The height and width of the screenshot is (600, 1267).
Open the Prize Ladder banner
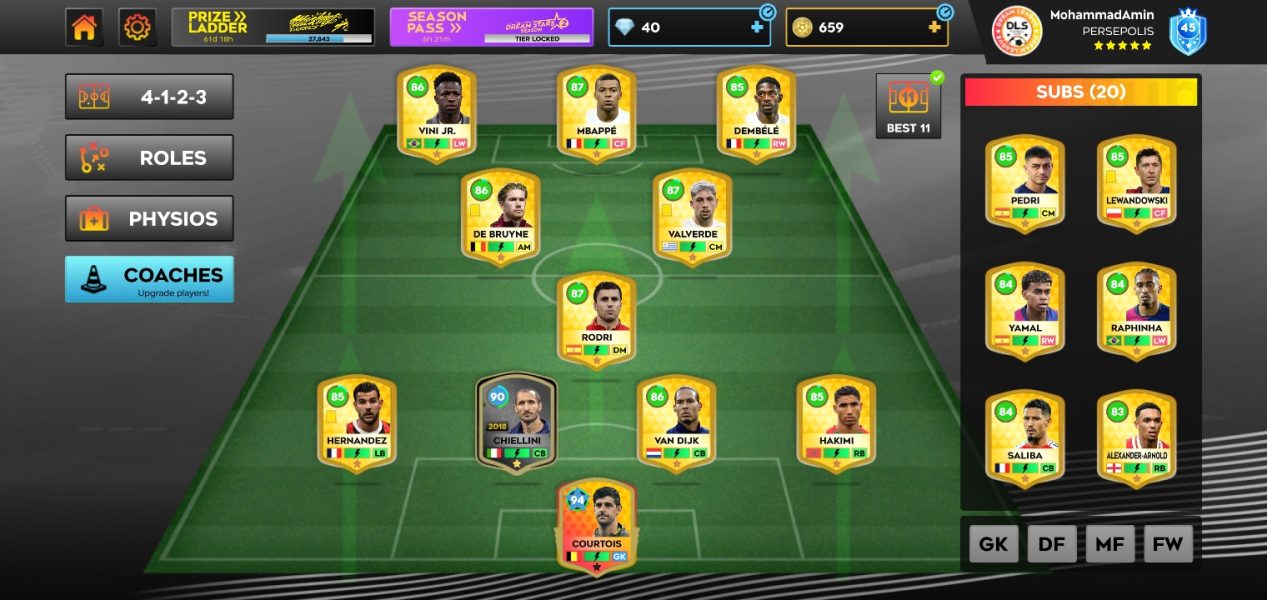(x=273, y=27)
